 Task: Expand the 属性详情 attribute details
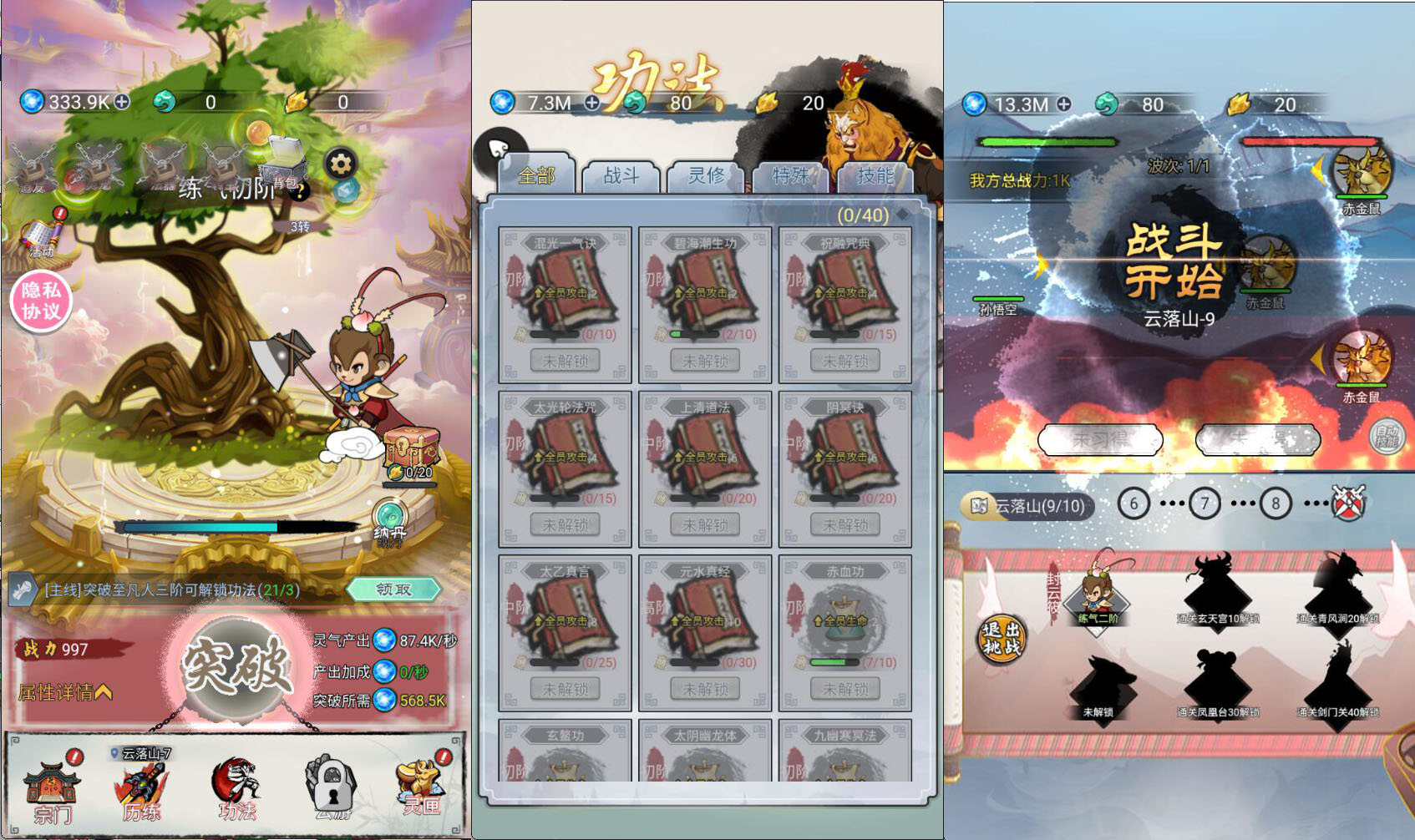click(x=65, y=692)
